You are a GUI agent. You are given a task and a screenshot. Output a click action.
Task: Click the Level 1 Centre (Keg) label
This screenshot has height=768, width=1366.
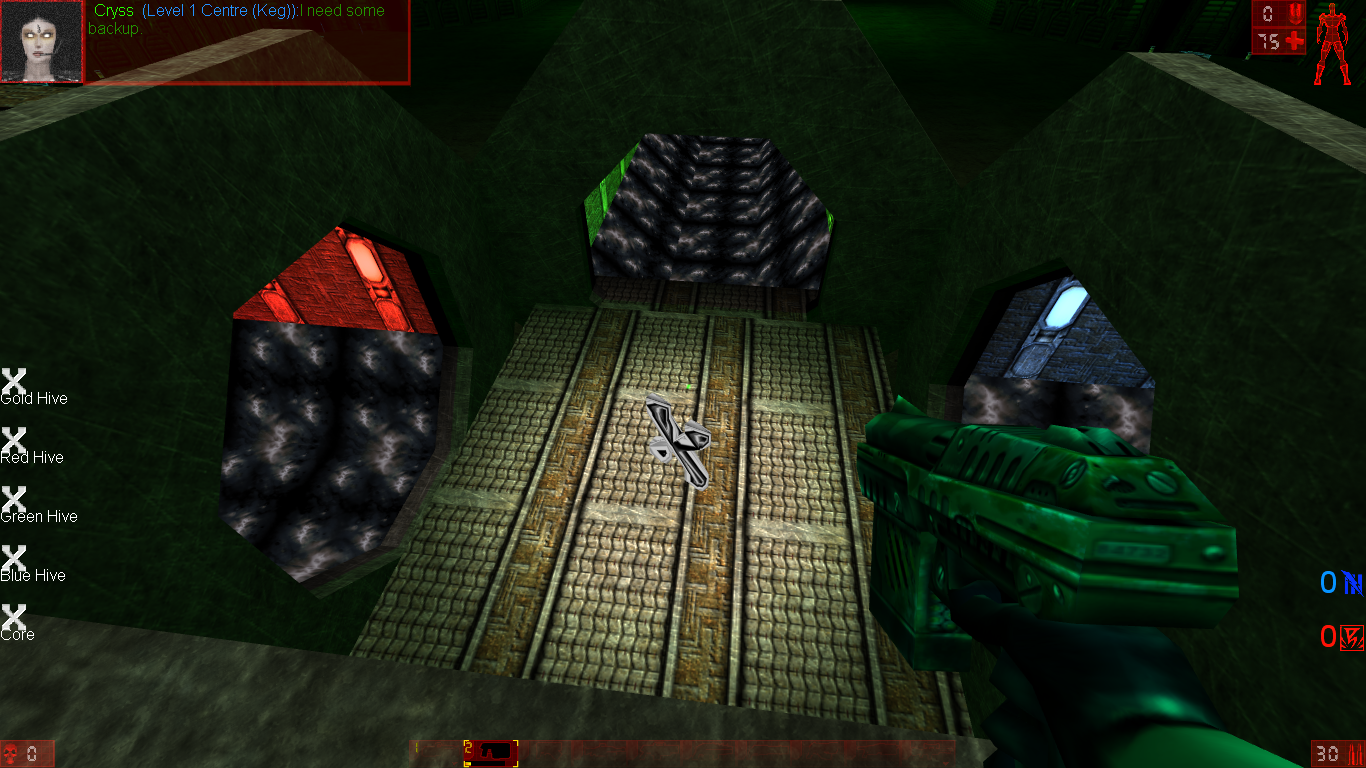tap(215, 10)
